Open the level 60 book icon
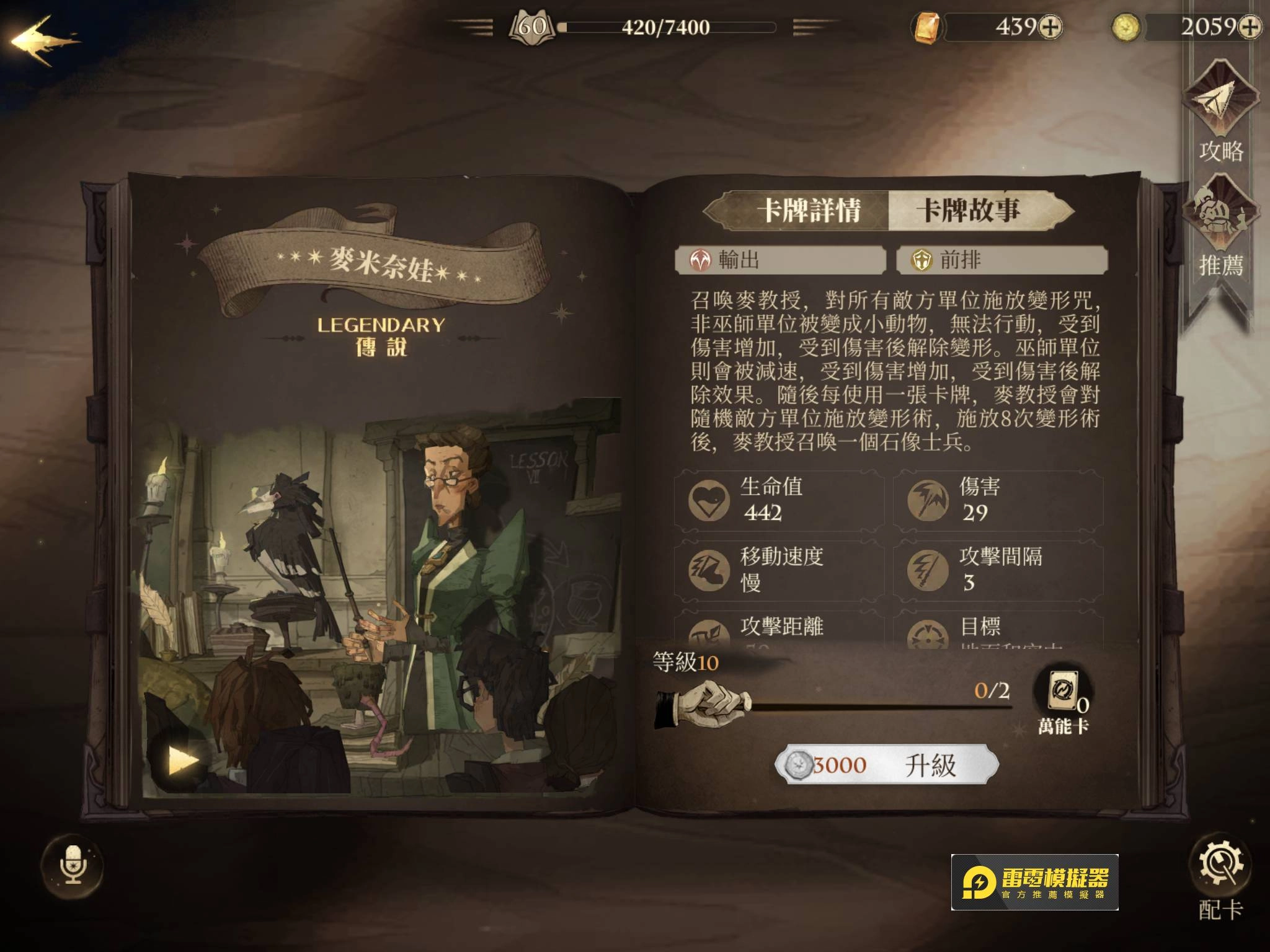The width and height of the screenshot is (1270, 952). pos(531,27)
